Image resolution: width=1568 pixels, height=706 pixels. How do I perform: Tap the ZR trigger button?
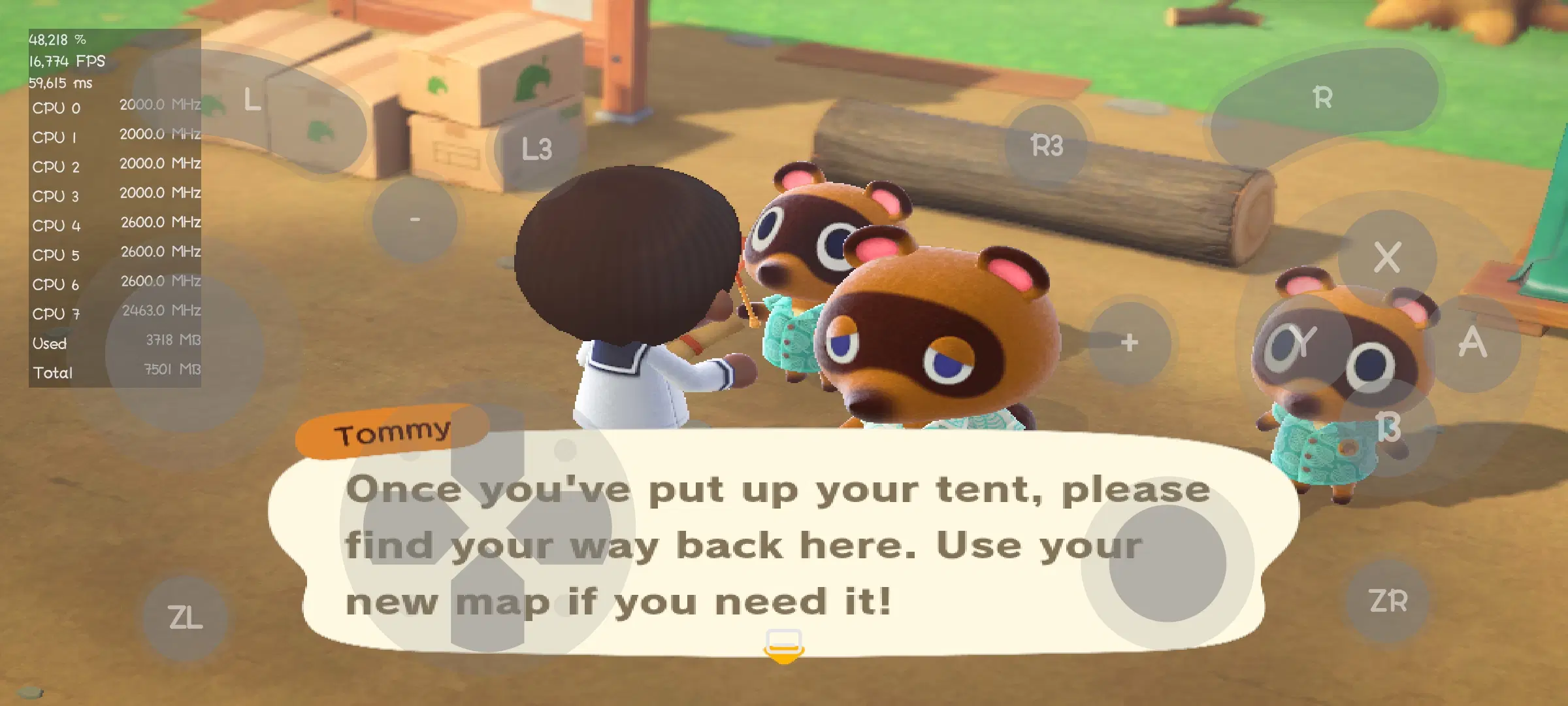coord(1388,601)
